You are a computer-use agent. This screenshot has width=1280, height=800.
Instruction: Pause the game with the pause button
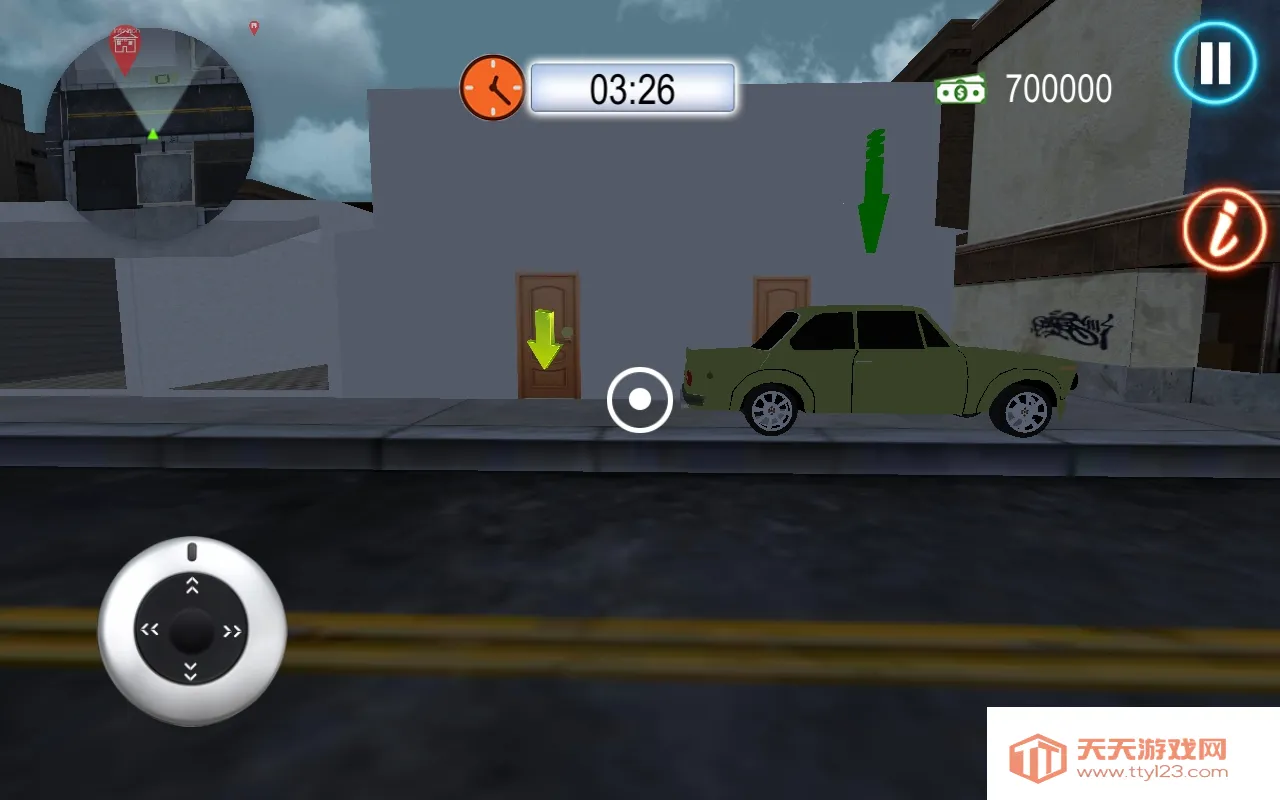click(1215, 63)
